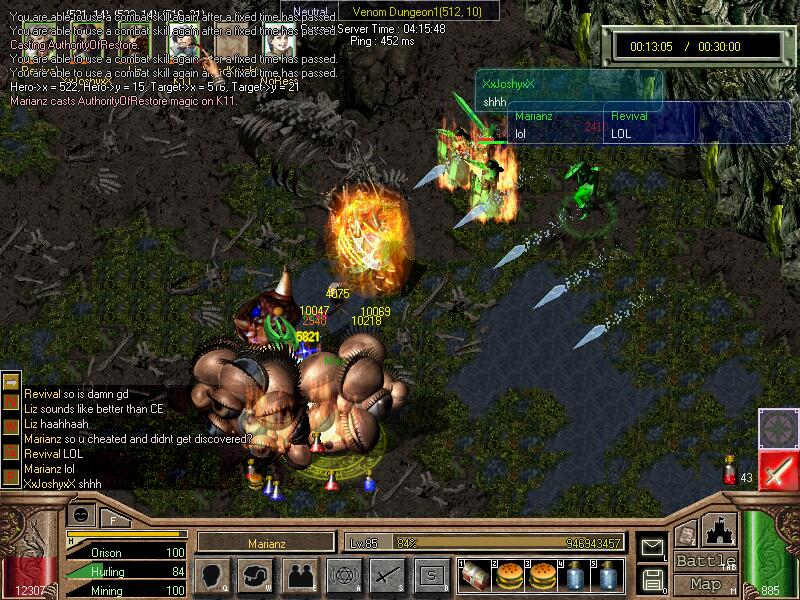Open the two-people party button
Viewport: 800px width, 600px height.
click(x=298, y=575)
